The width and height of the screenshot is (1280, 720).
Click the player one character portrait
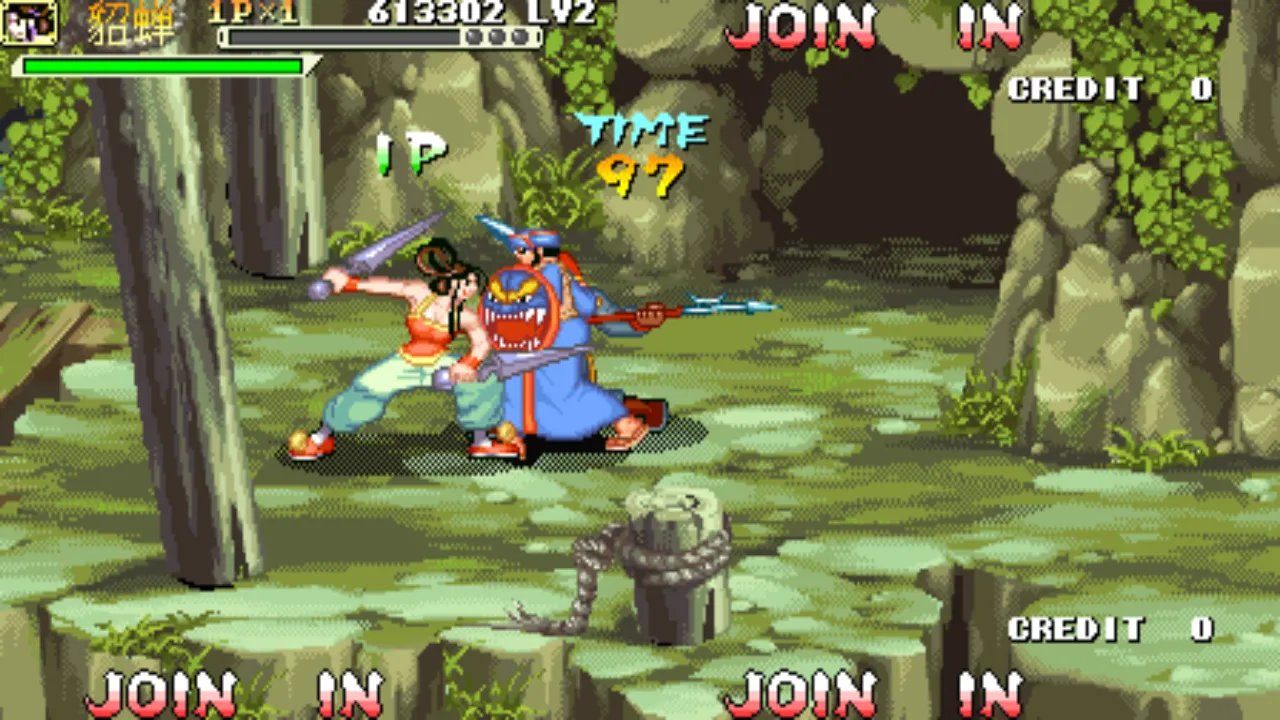click(29, 22)
